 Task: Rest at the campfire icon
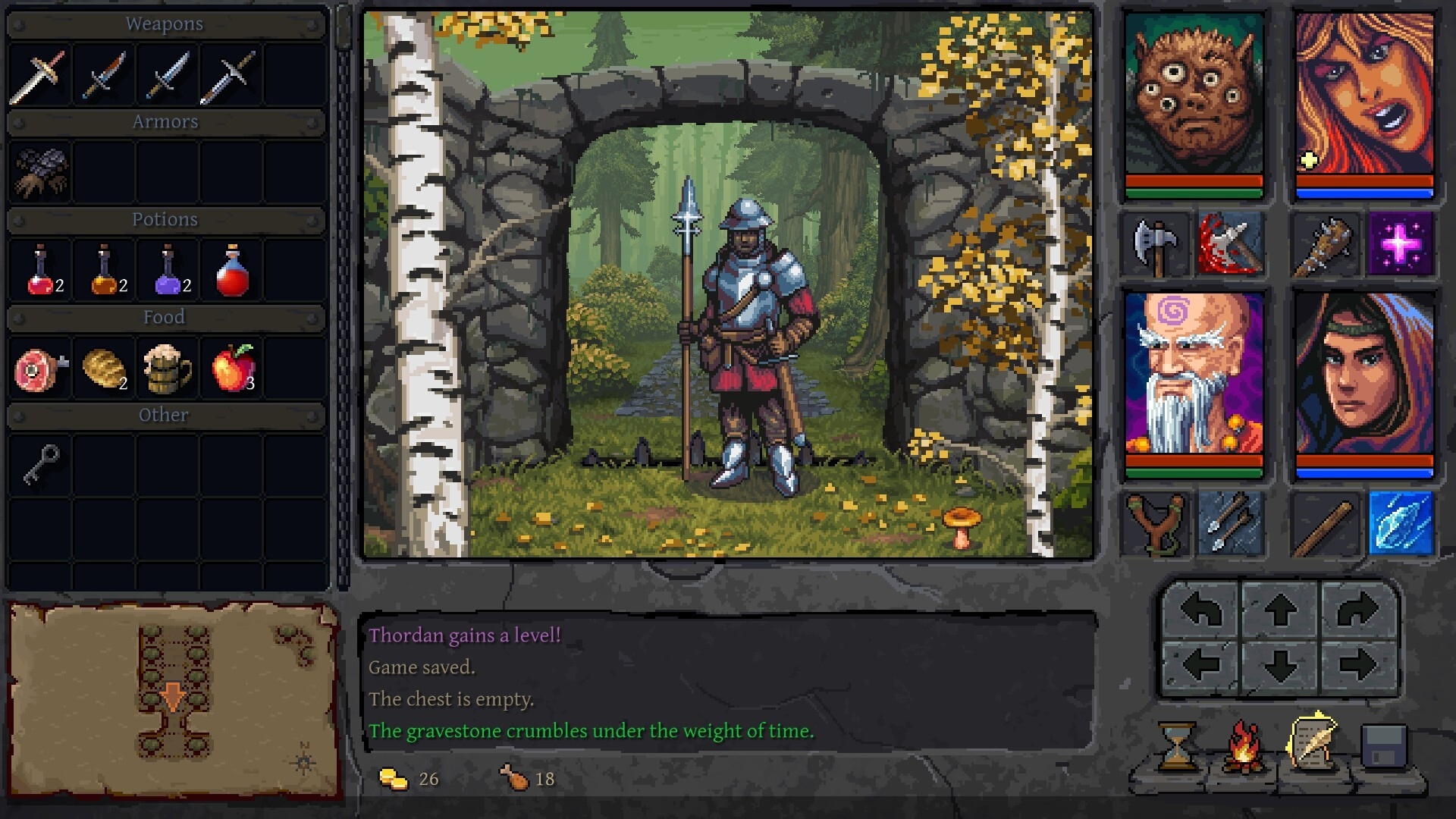pos(1244,747)
